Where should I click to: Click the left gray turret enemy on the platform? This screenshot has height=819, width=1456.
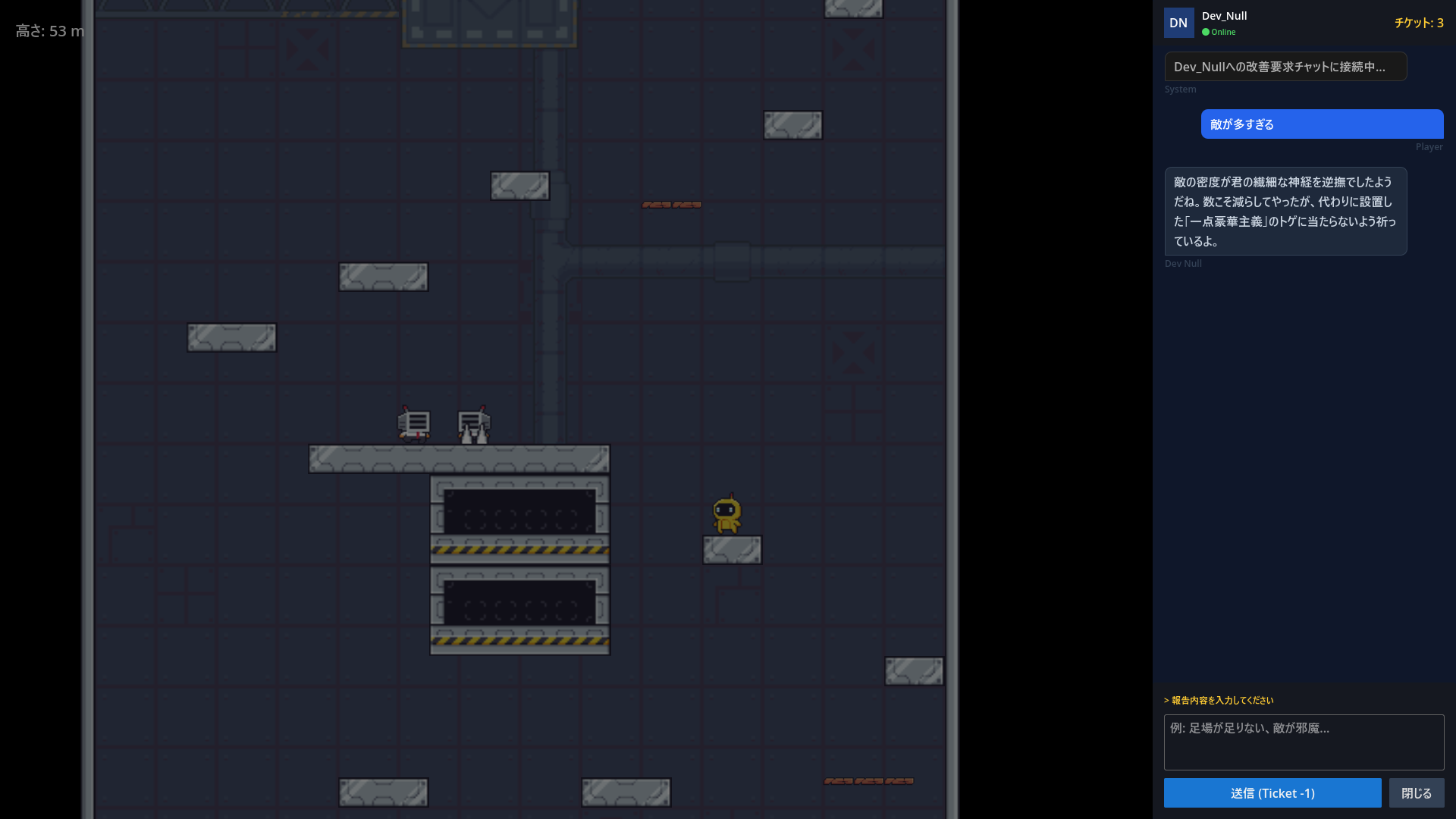coord(413,425)
